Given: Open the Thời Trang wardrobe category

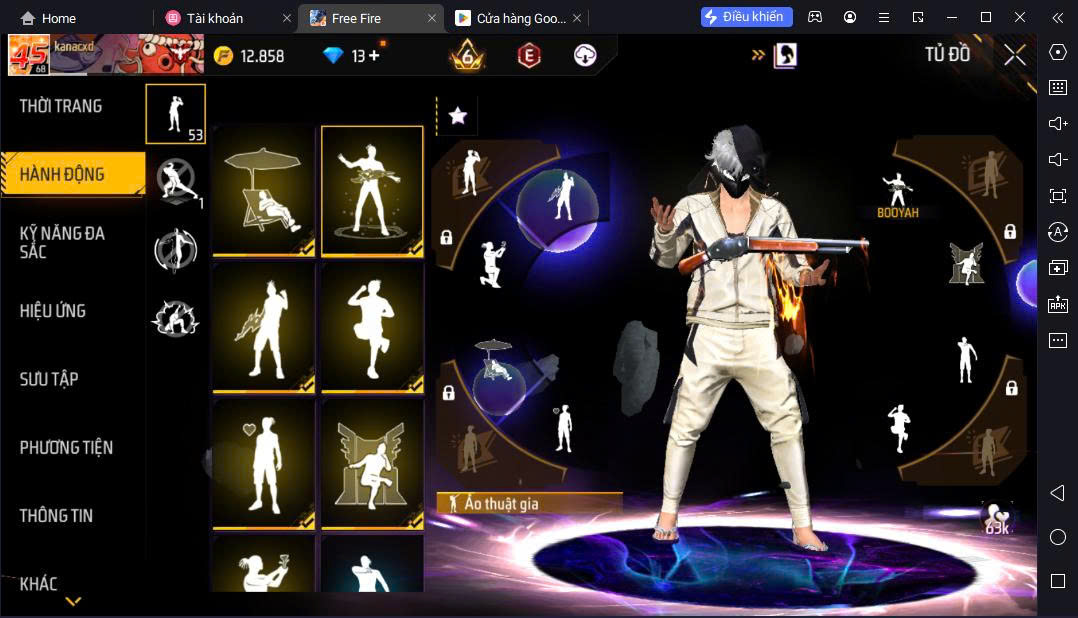Looking at the screenshot, I should [x=61, y=106].
